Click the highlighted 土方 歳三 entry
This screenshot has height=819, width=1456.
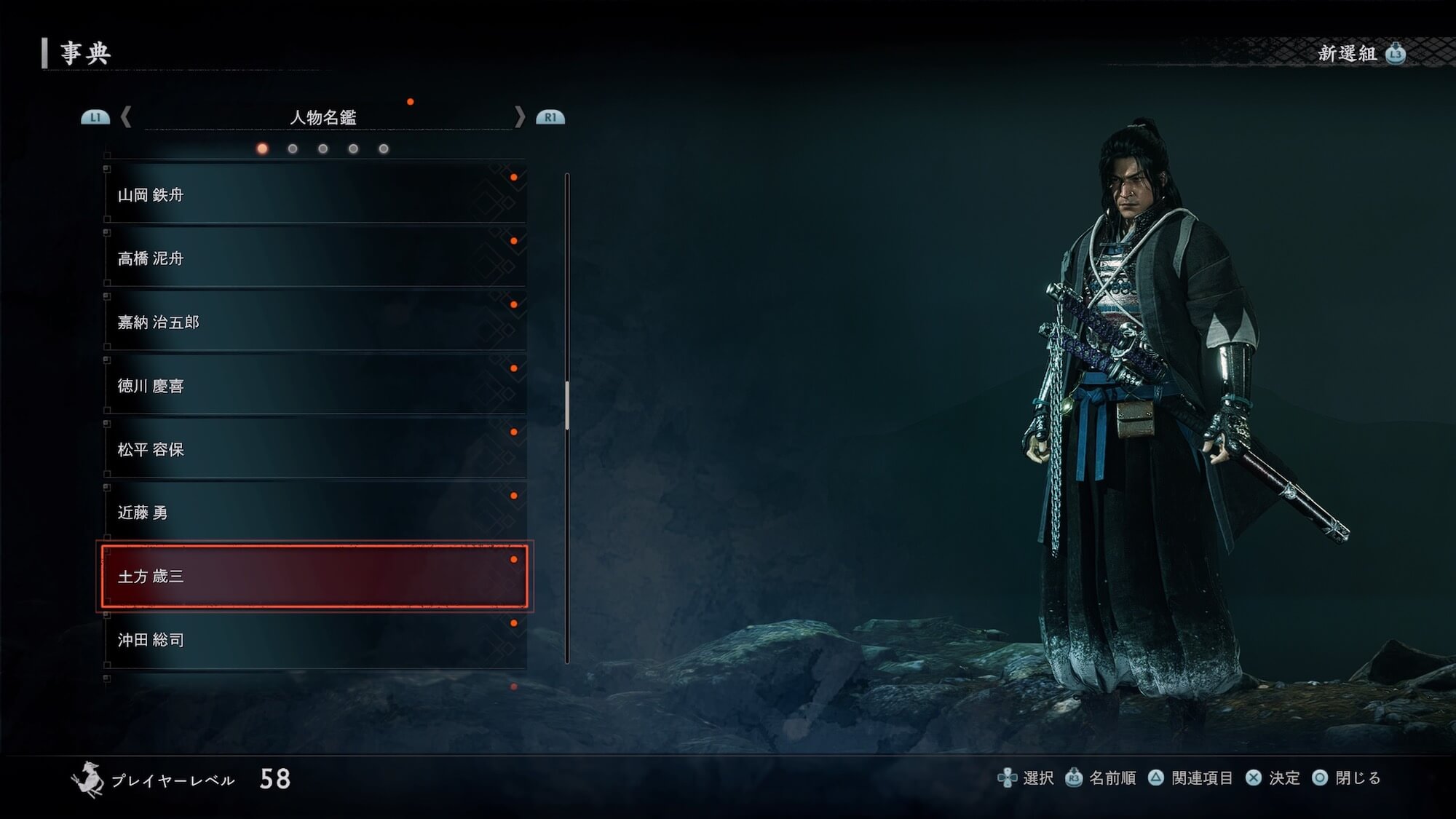[314, 577]
